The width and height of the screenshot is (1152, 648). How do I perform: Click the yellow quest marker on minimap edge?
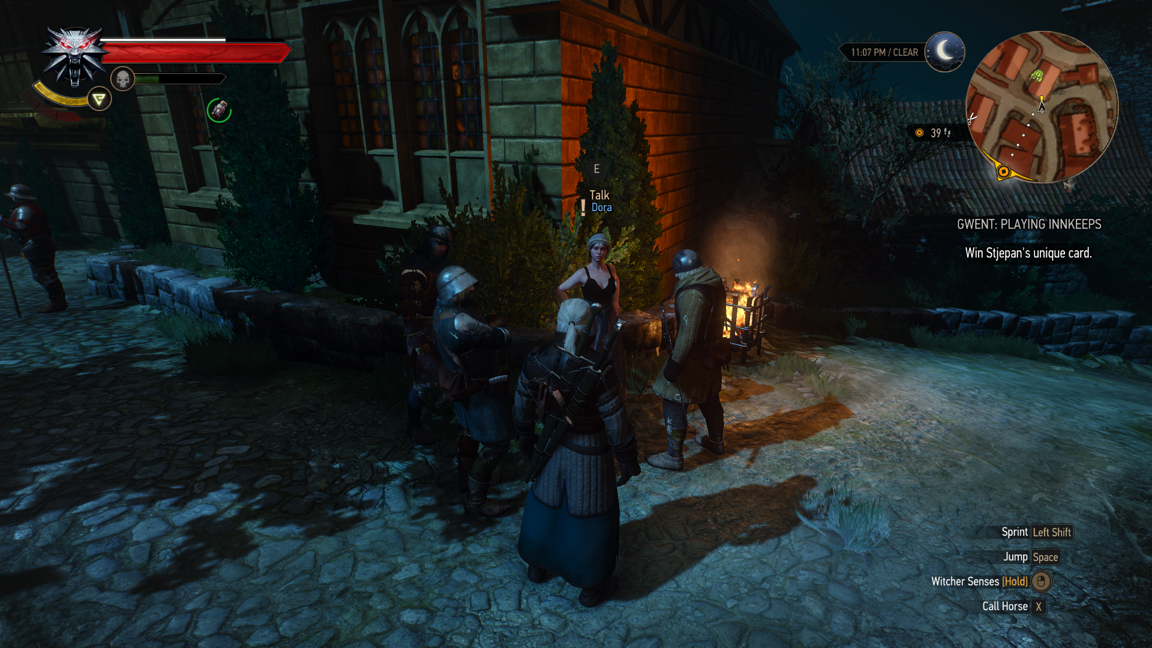(1003, 171)
